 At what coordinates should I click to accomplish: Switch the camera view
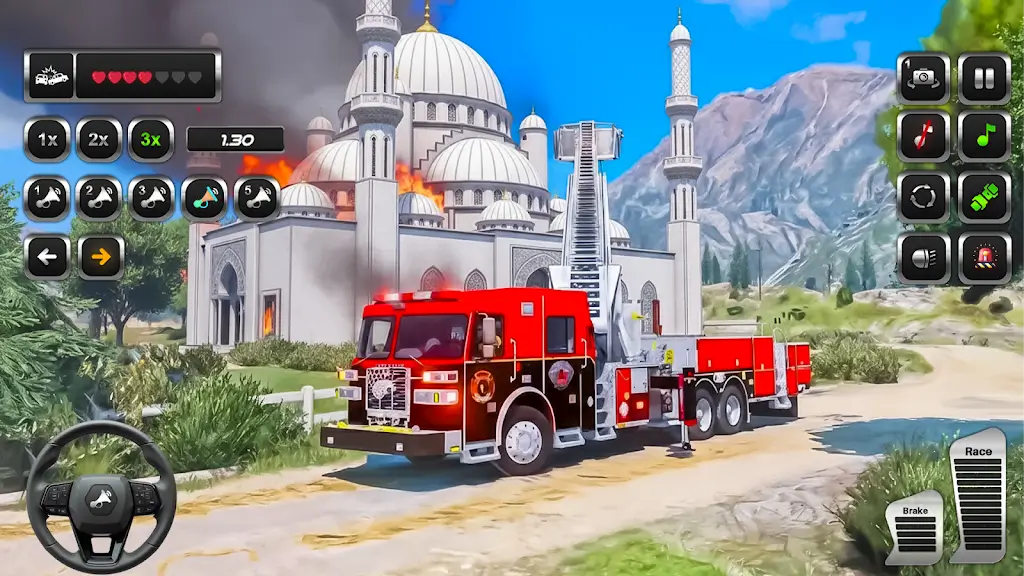tap(923, 78)
